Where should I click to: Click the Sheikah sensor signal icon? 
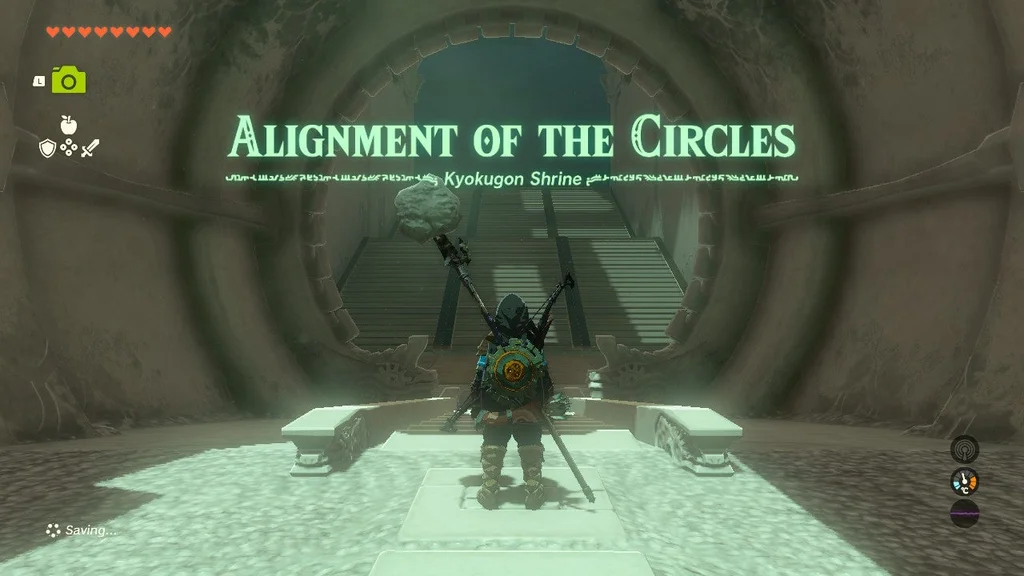964,448
